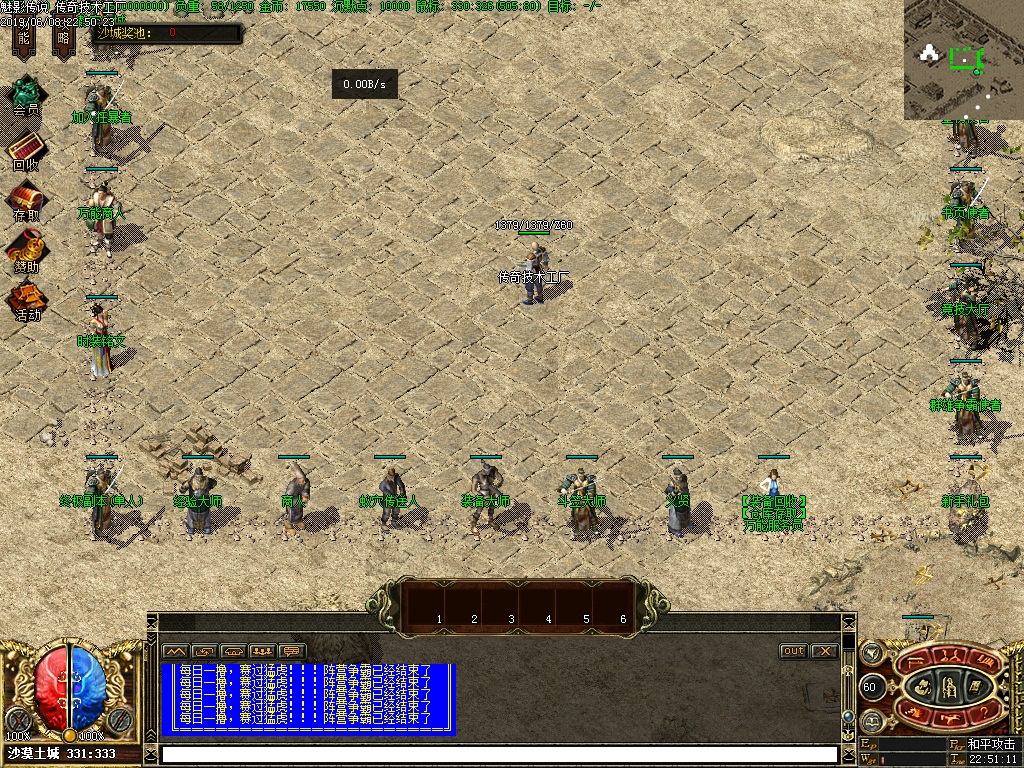Click the zigzag-line chat filter button
Image resolution: width=1024 pixels, height=768 pixels.
(175, 651)
